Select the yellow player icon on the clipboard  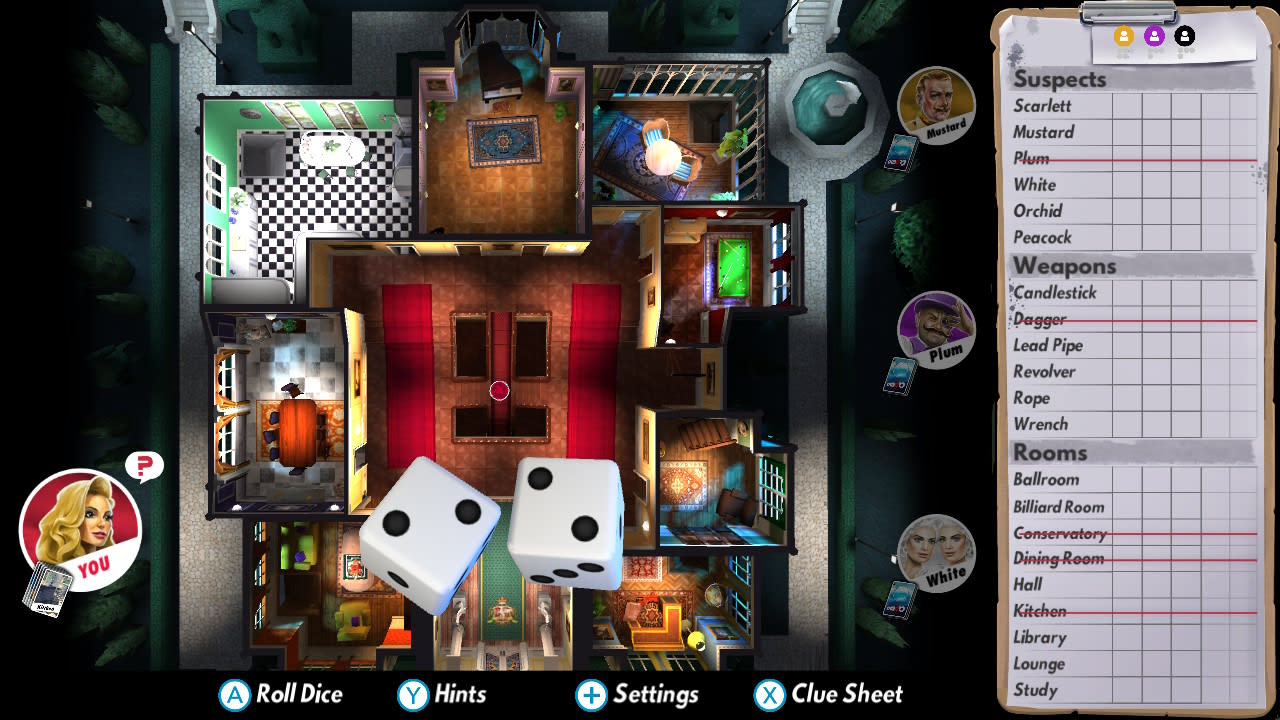click(1124, 34)
